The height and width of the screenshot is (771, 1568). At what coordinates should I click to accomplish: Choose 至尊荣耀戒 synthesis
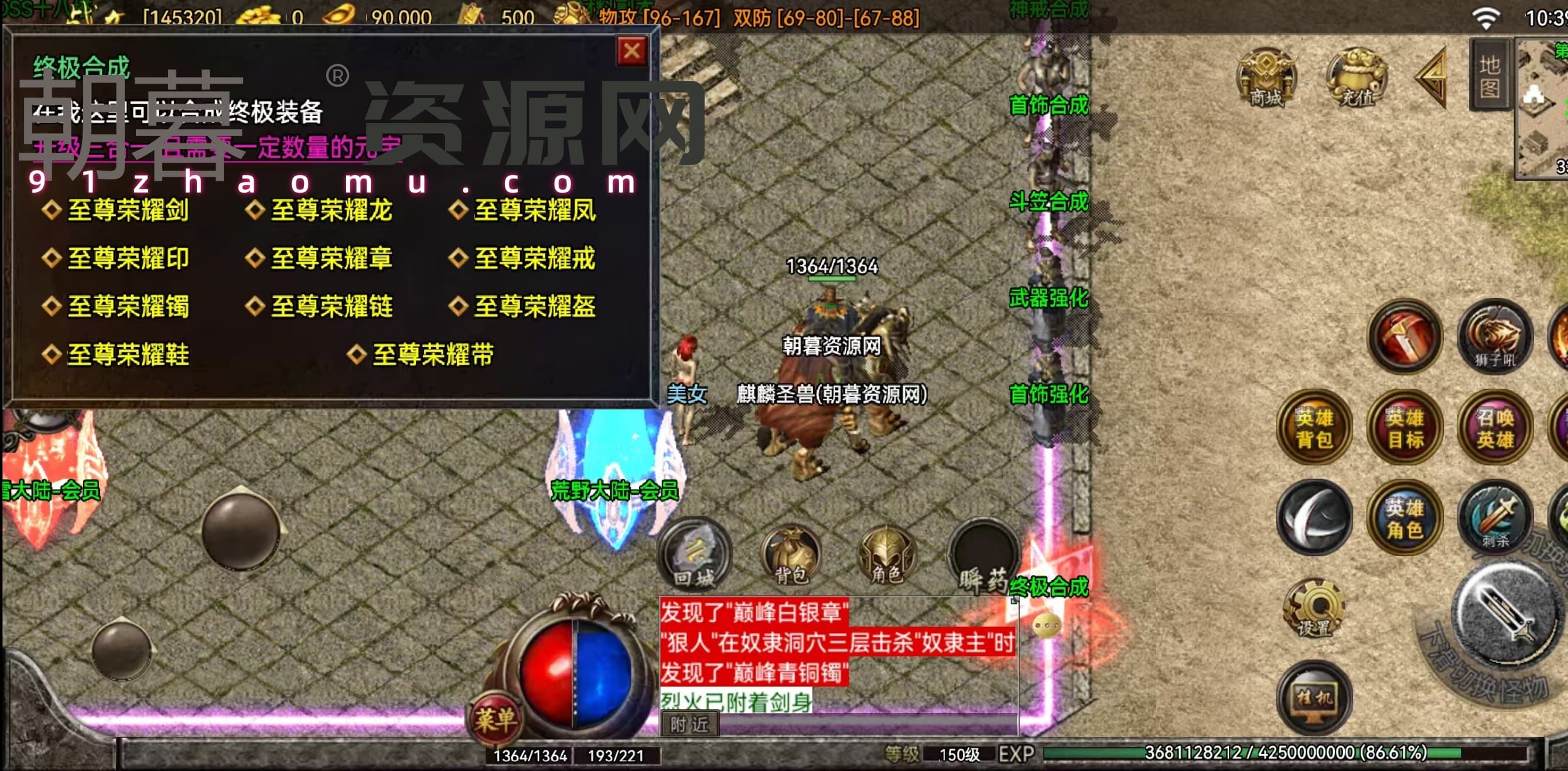pyautogui.click(x=534, y=258)
